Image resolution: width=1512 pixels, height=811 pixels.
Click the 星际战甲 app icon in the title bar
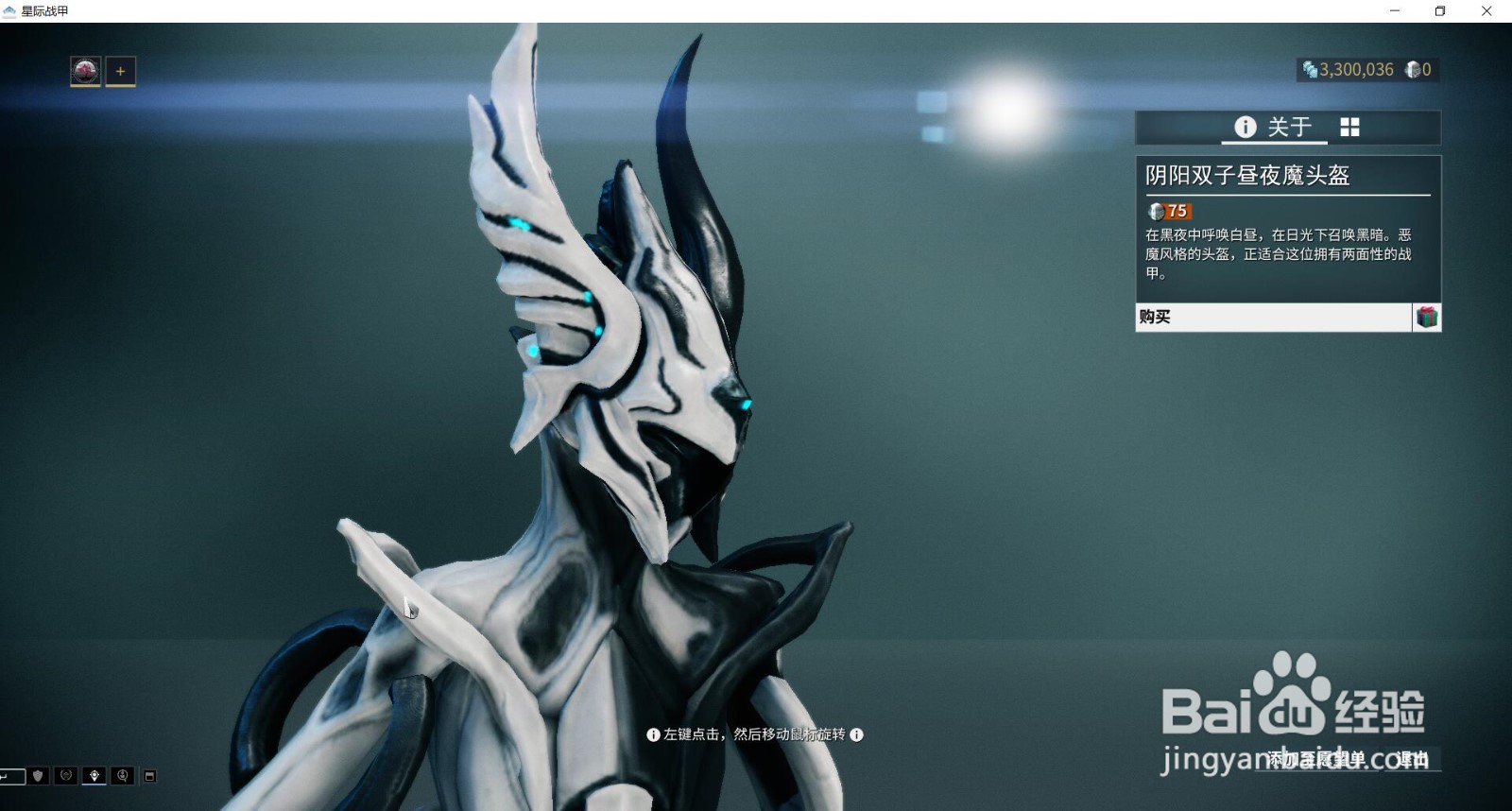click(x=9, y=11)
